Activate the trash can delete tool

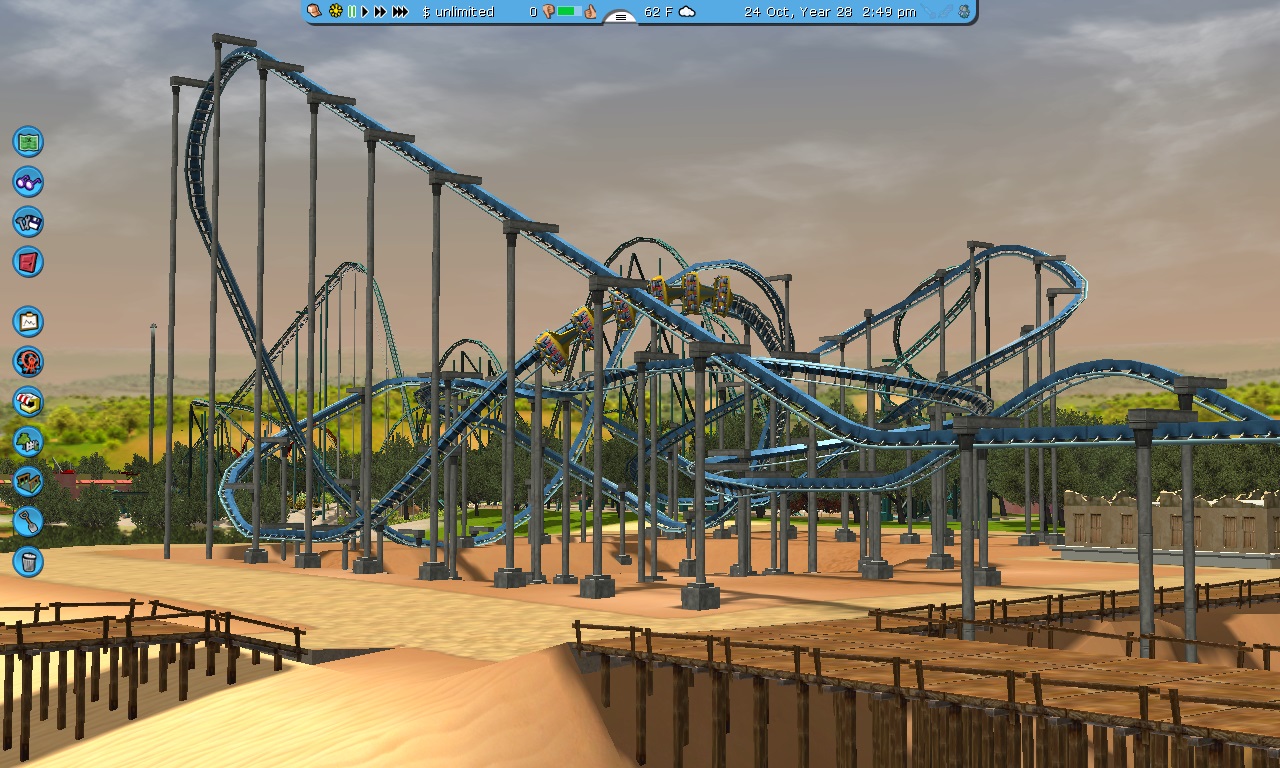pos(28,561)
